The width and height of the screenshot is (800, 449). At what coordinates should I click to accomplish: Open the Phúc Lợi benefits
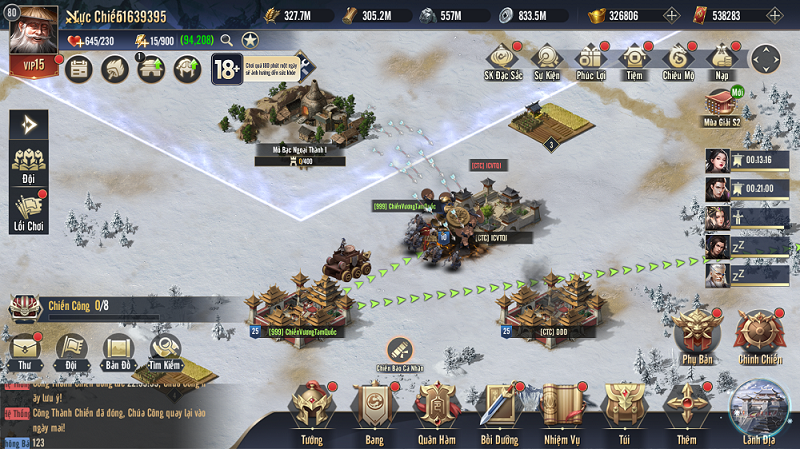[x=591, y=60]
